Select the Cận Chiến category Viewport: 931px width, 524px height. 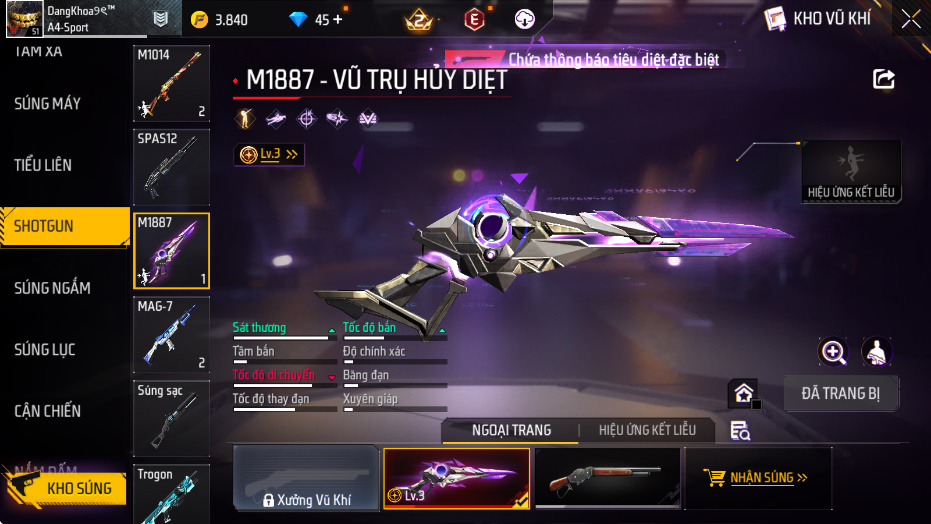[48, 411]
